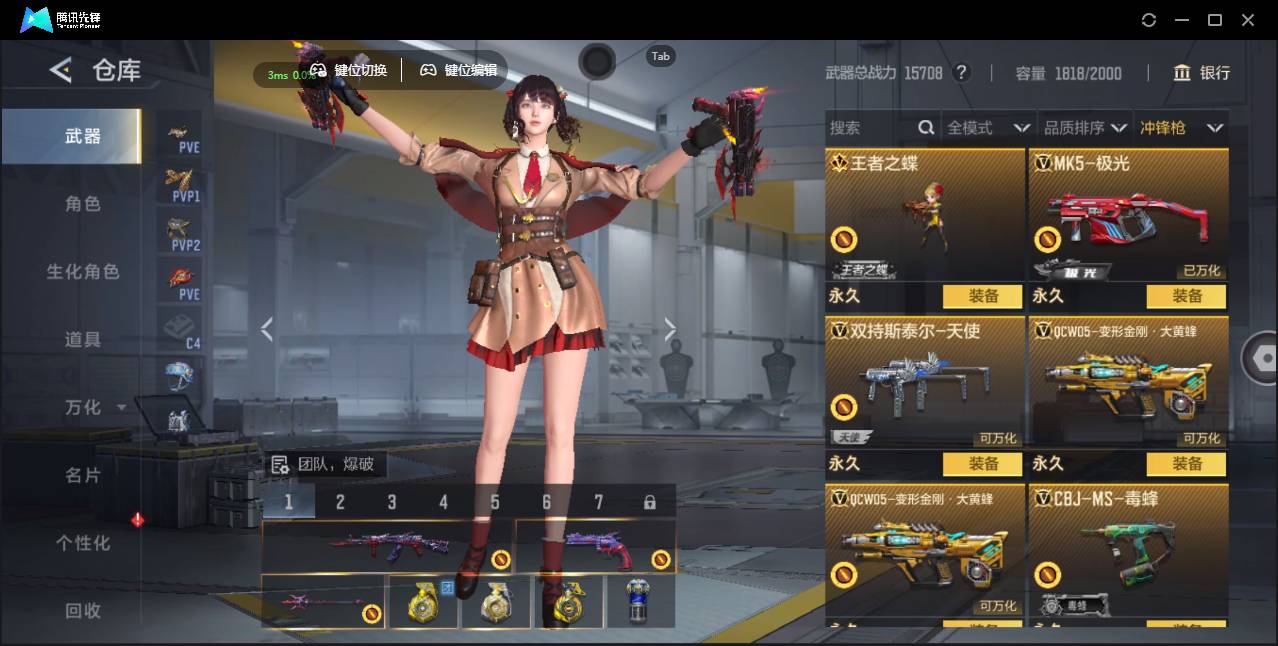Switch to the 角色 category
The height and width of the screenshot is (646, 1278).
[x=83, y=204]
